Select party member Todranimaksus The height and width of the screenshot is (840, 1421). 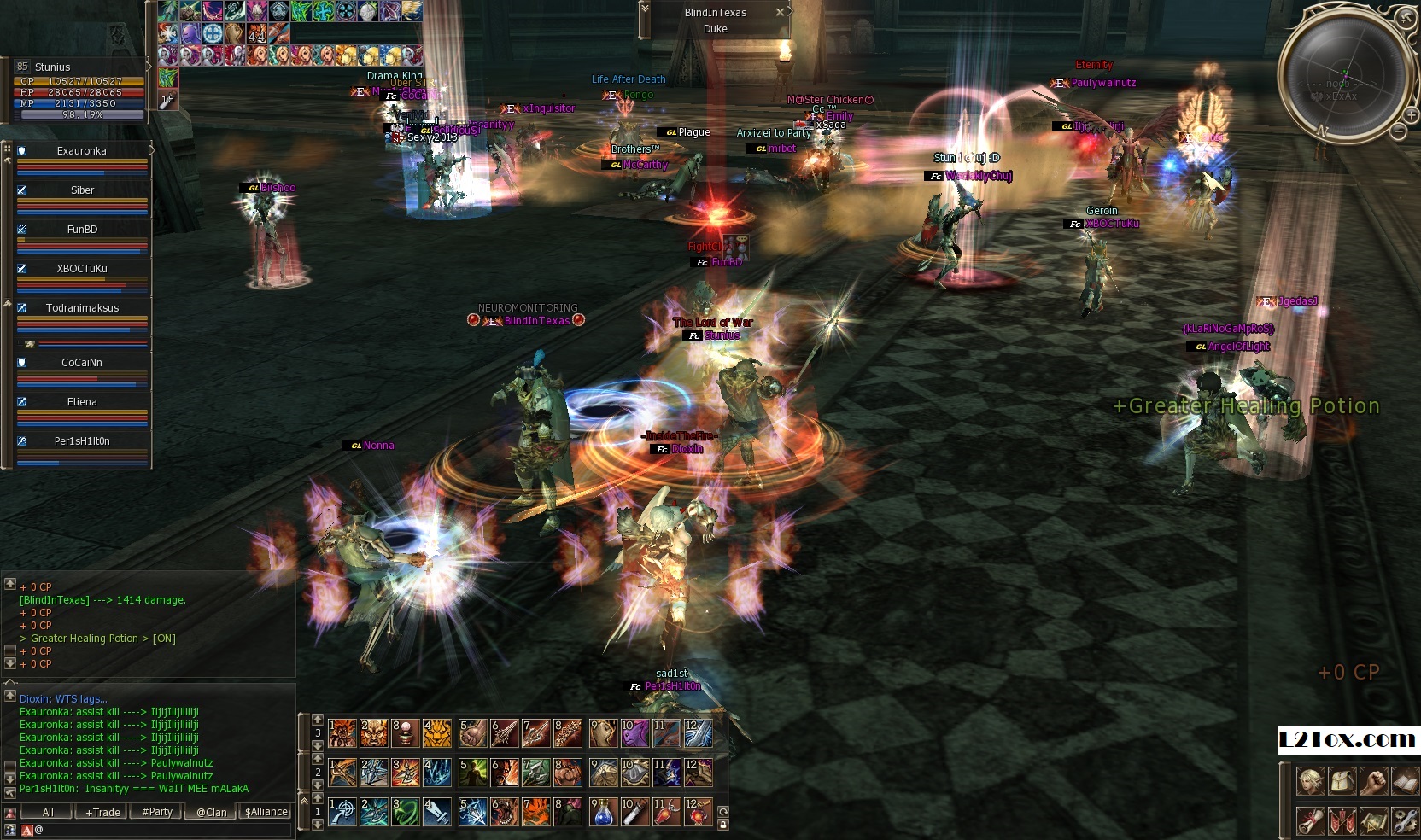[x=82, y=308]
